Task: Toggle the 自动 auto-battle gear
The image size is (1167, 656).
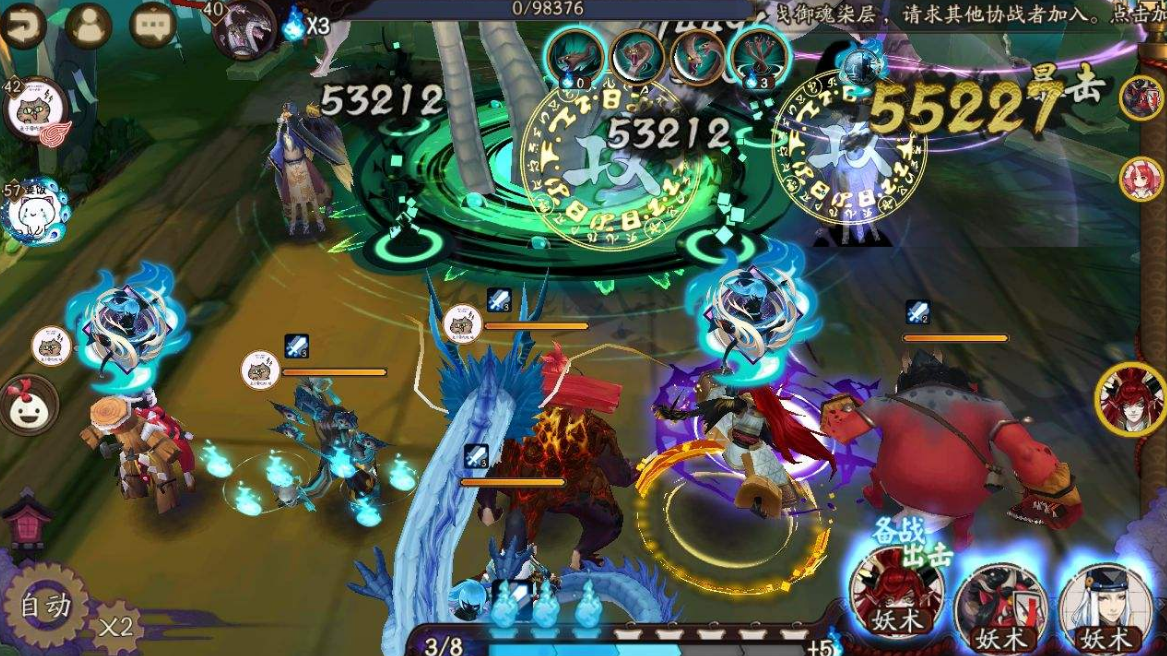Action: [x=45, y=606]
